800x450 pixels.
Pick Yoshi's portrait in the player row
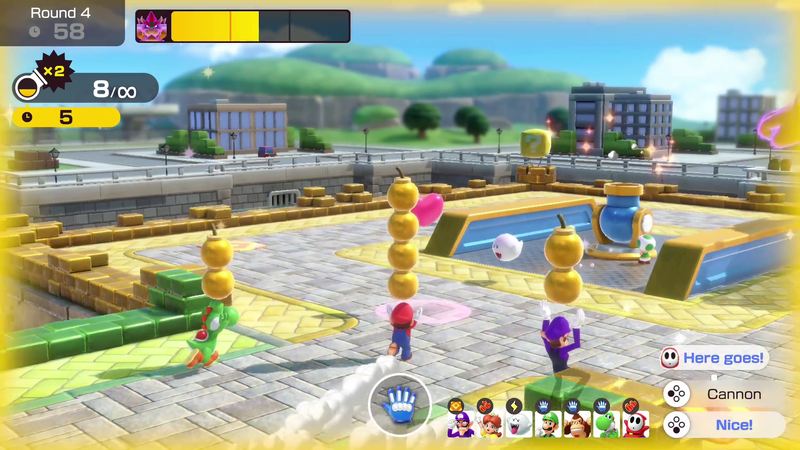click(x=606, y=423)
